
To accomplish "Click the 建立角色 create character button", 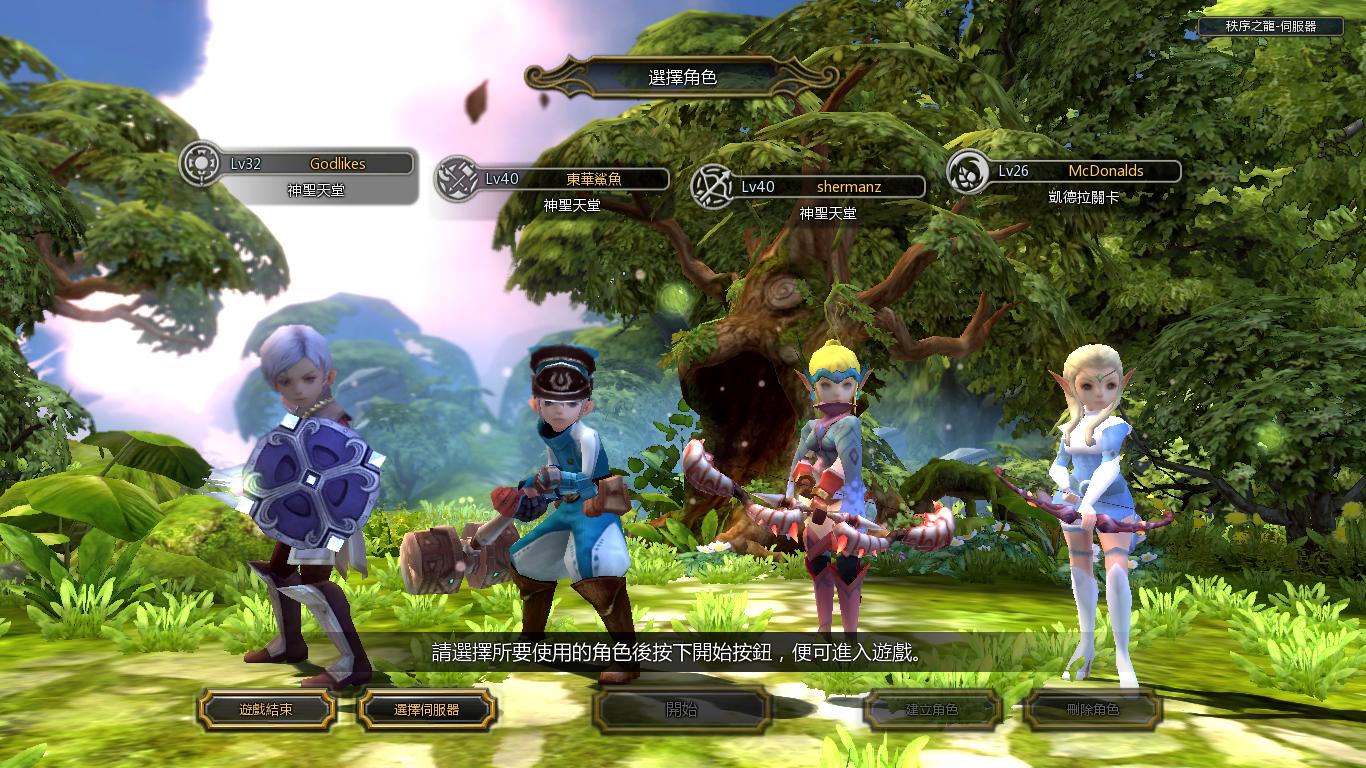I will pos(932,710).
